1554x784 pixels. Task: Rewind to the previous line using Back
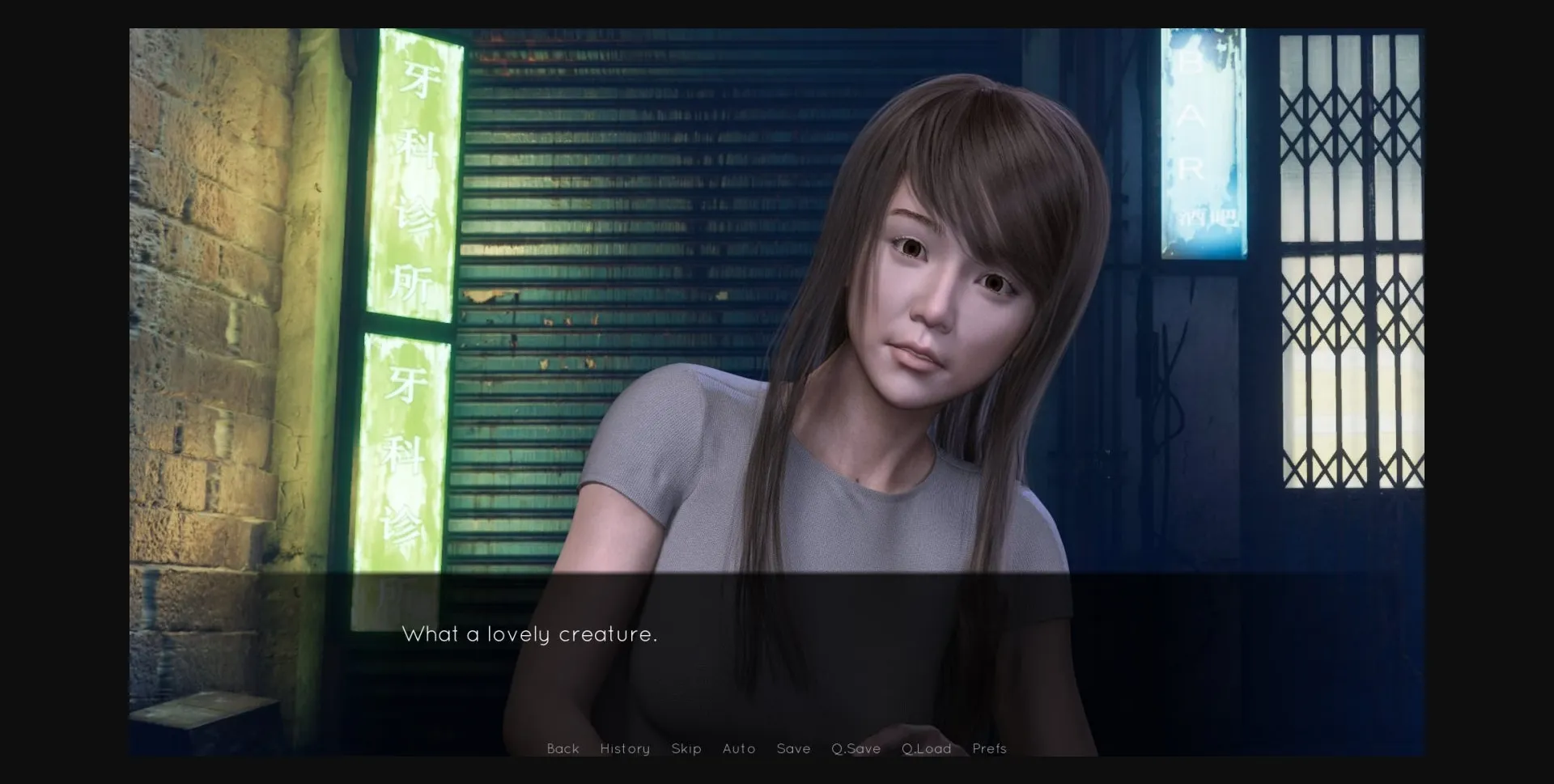pyautogui.click(x=563, y=748)
